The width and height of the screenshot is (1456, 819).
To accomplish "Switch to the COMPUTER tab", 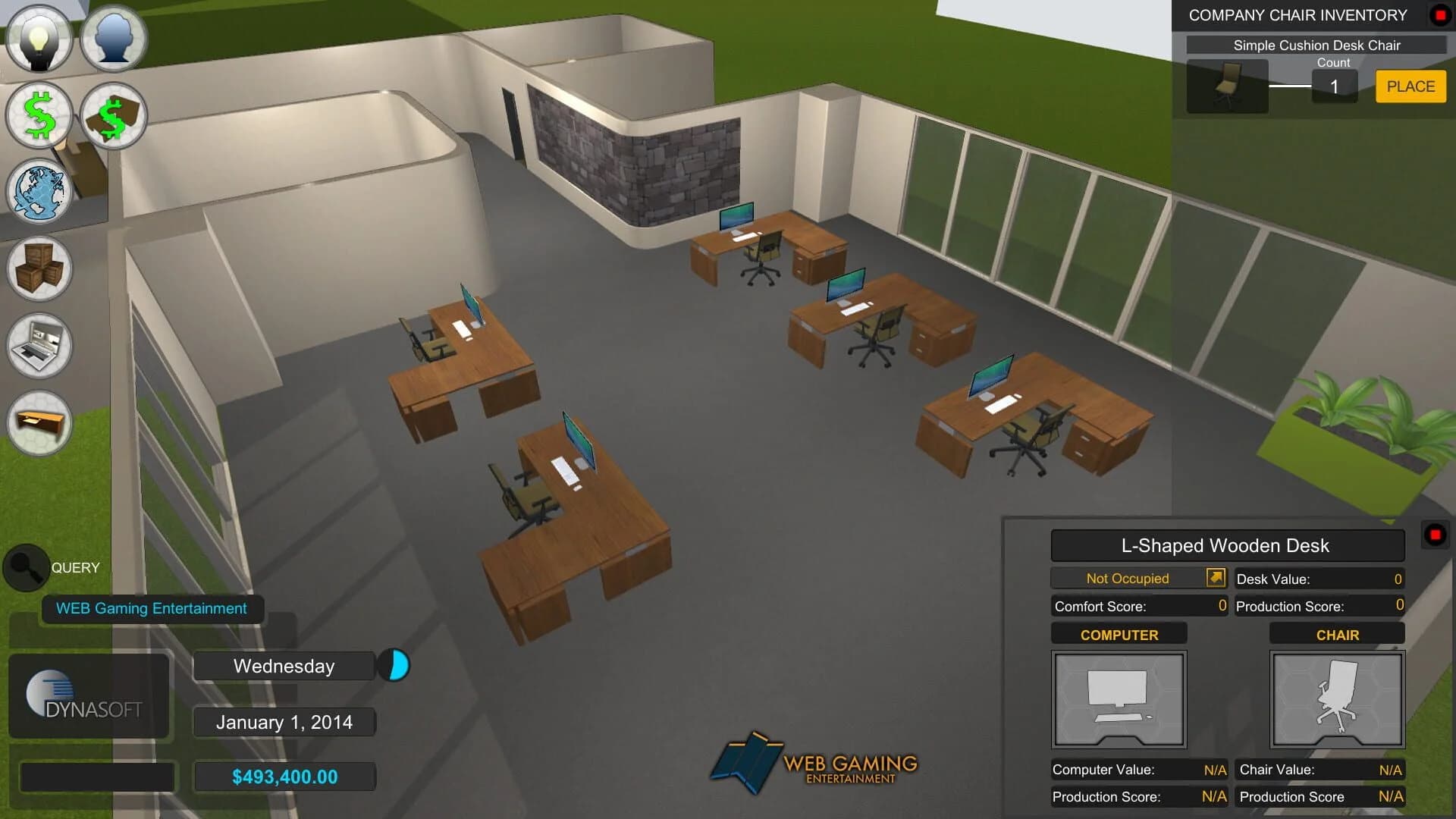I will click(x=1119, y=634).
